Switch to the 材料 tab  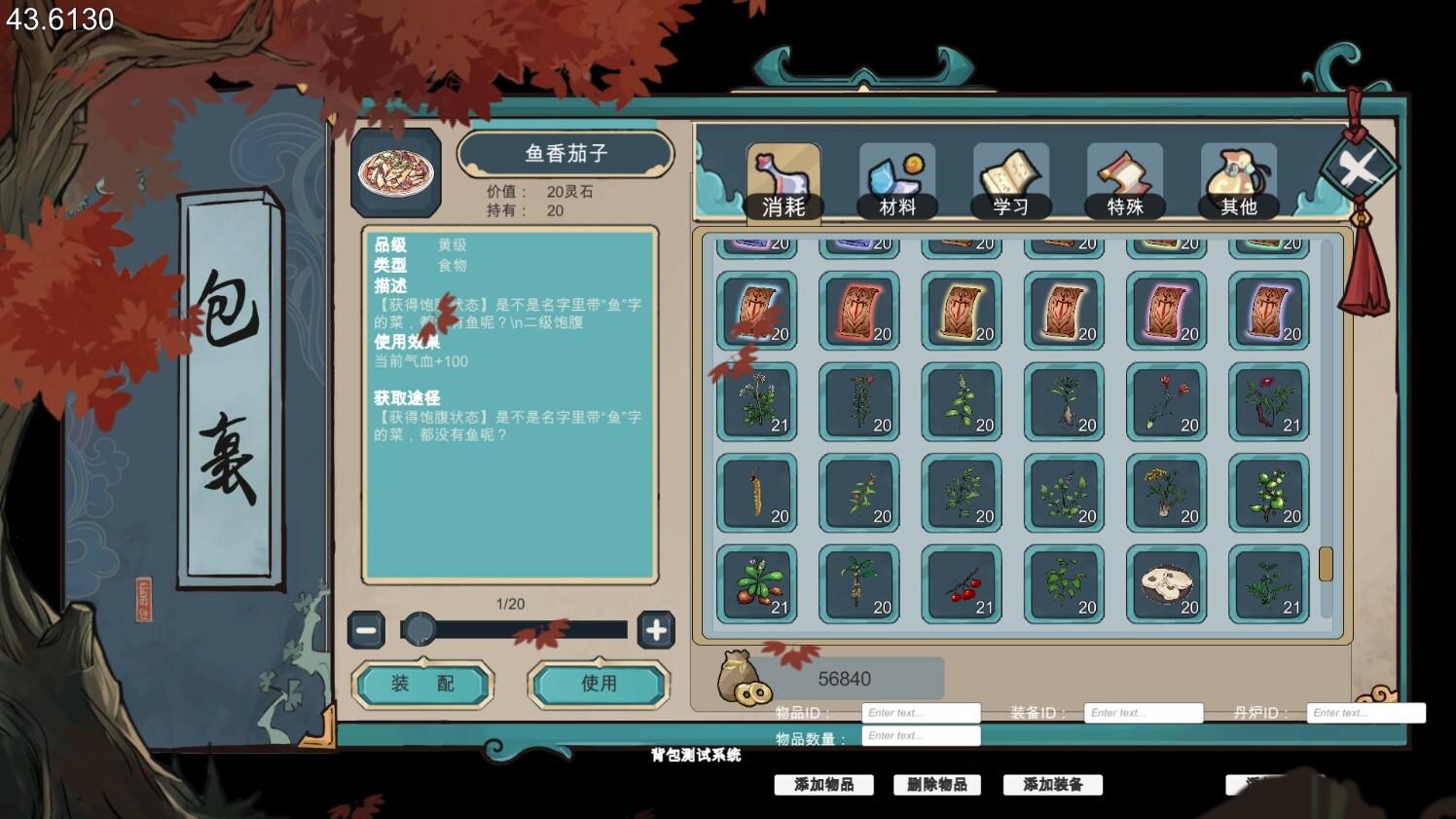tap(896, 183)
